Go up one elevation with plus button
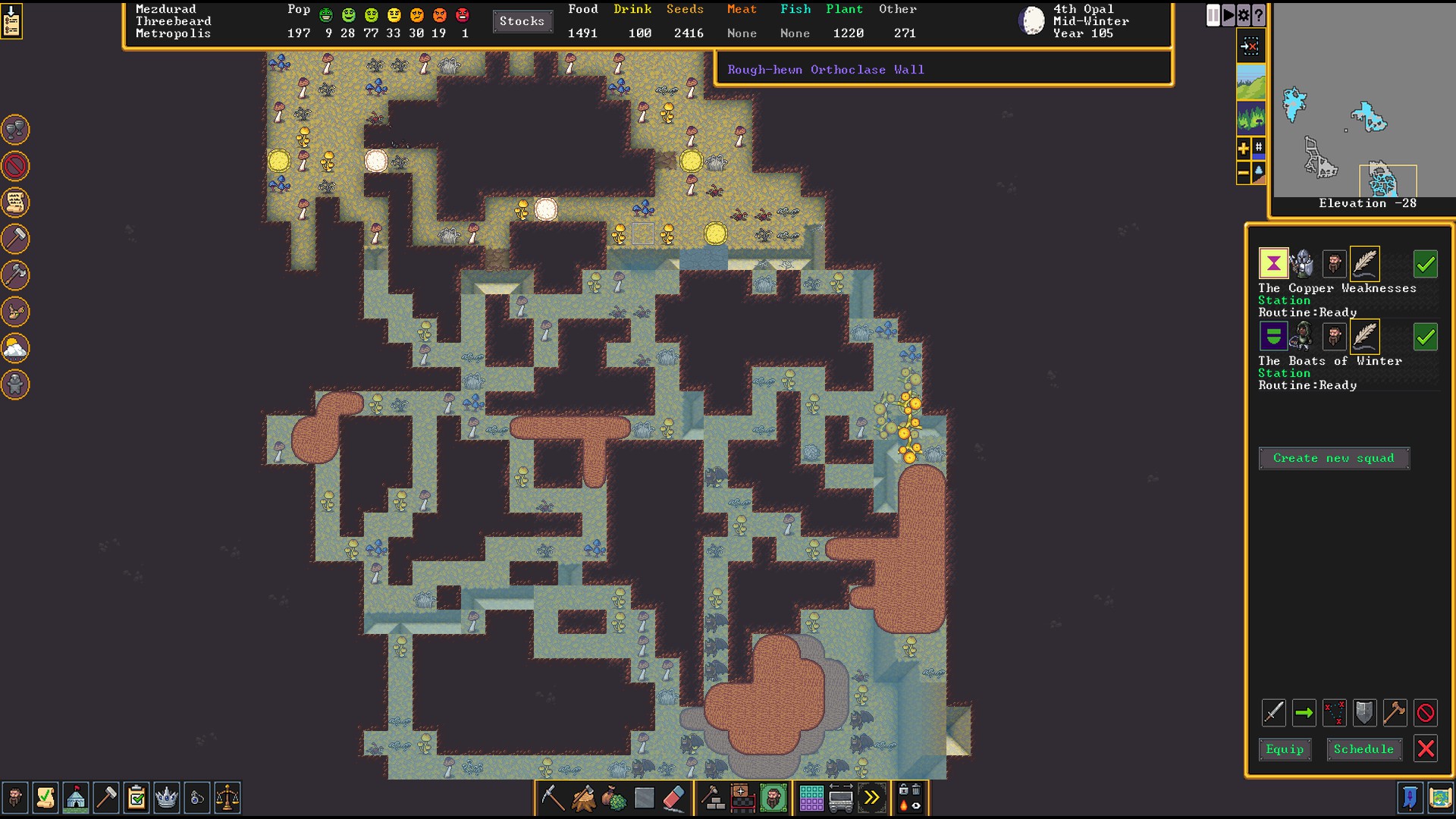 (1244, 149)
